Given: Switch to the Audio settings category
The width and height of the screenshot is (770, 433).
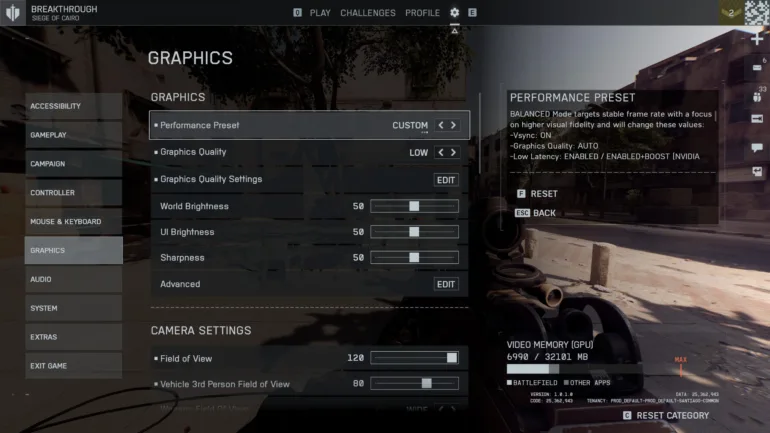Looking at the screenshot, I should [74, 280].
